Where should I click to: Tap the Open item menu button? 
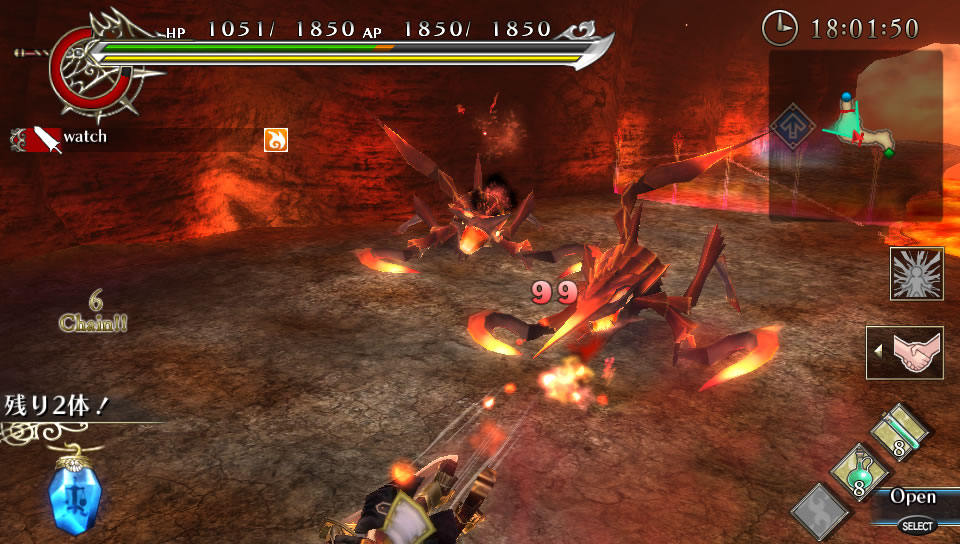click(913, 497)
